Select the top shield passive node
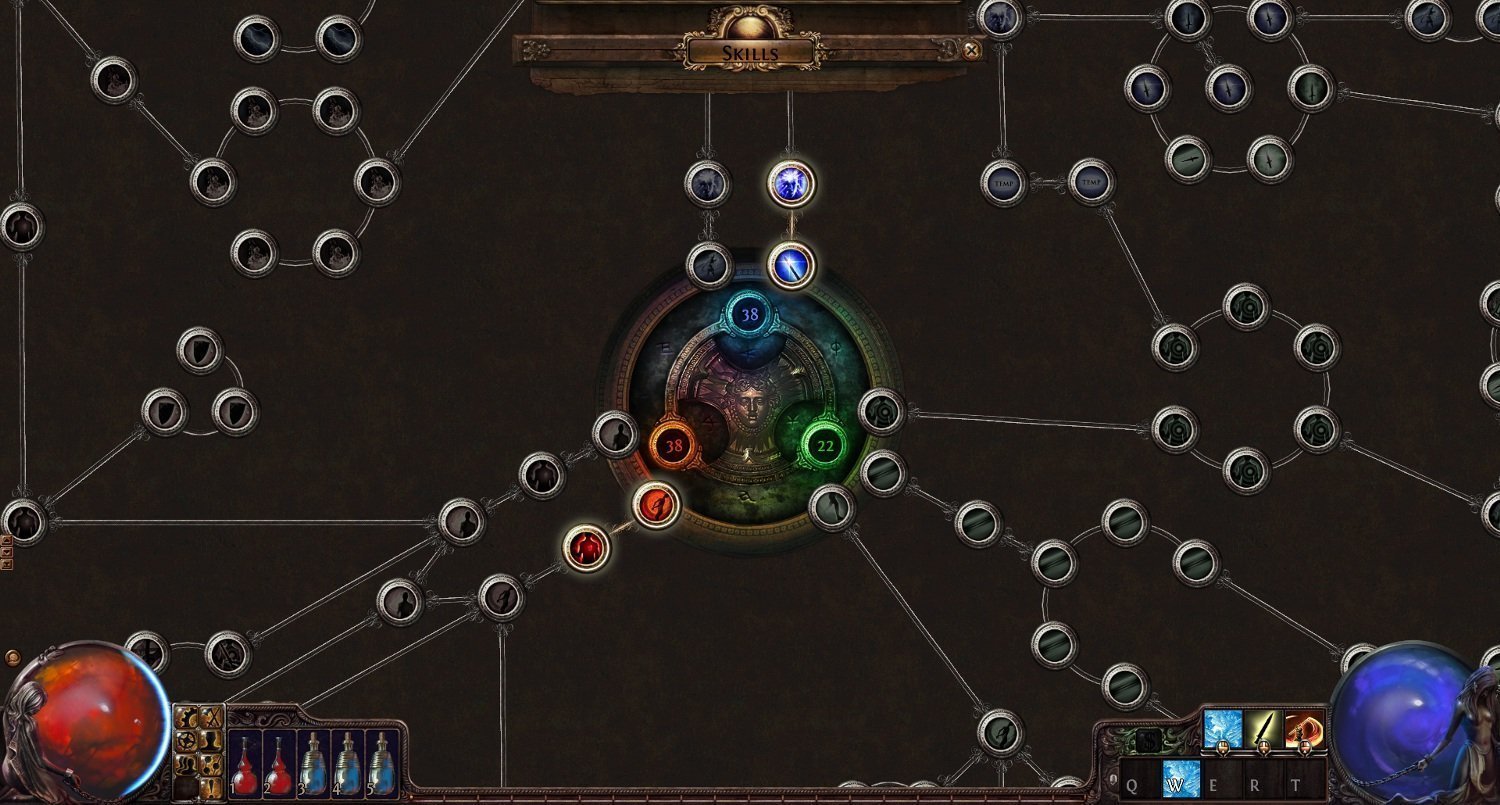The height and width of the screenshot is (805, 1500). pos(200,350)
